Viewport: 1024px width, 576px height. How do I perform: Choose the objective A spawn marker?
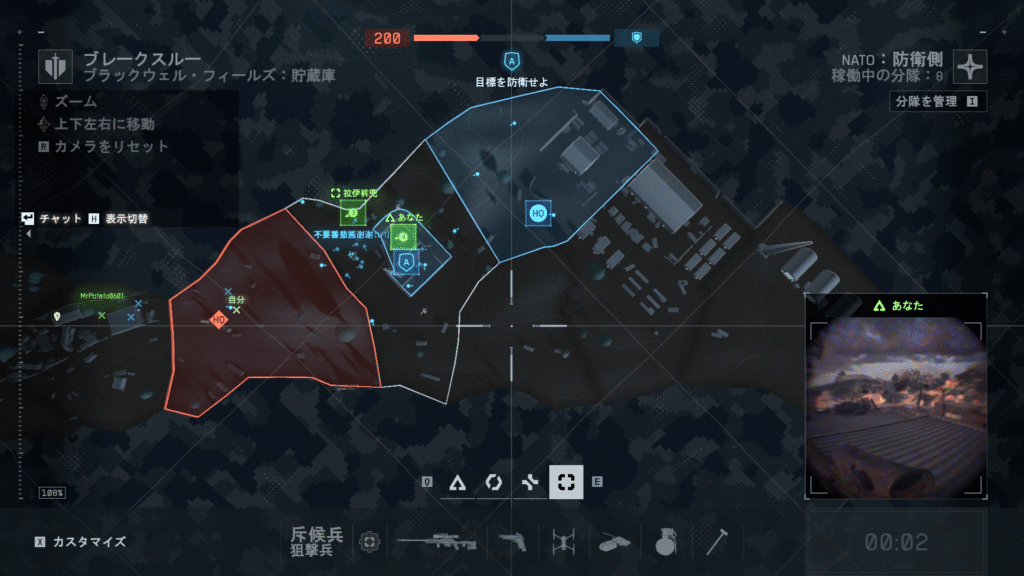(406, 263)
